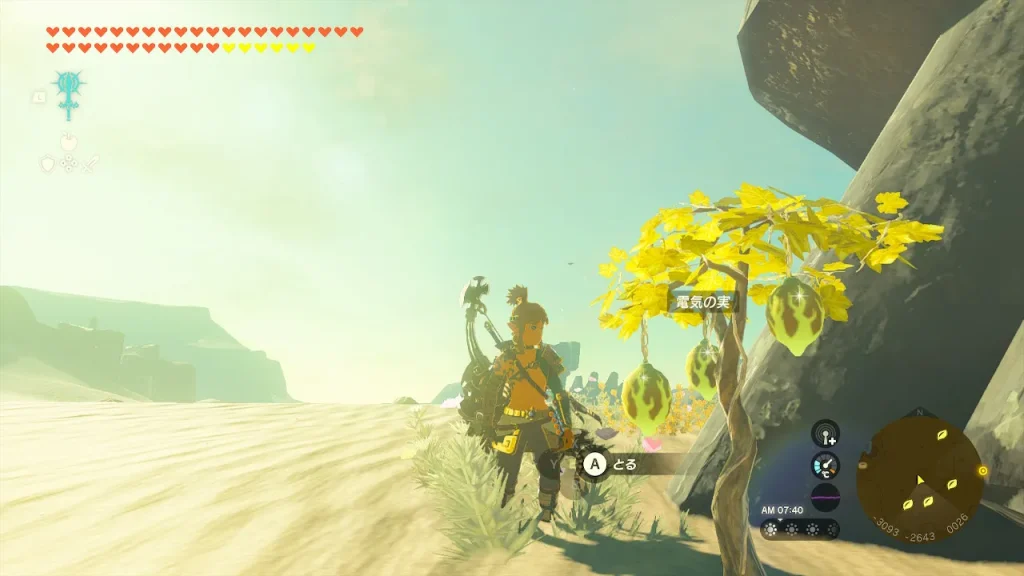Open the shield quick-select icon
This screenshot has width=1024, height=576.
coord(46,163)
